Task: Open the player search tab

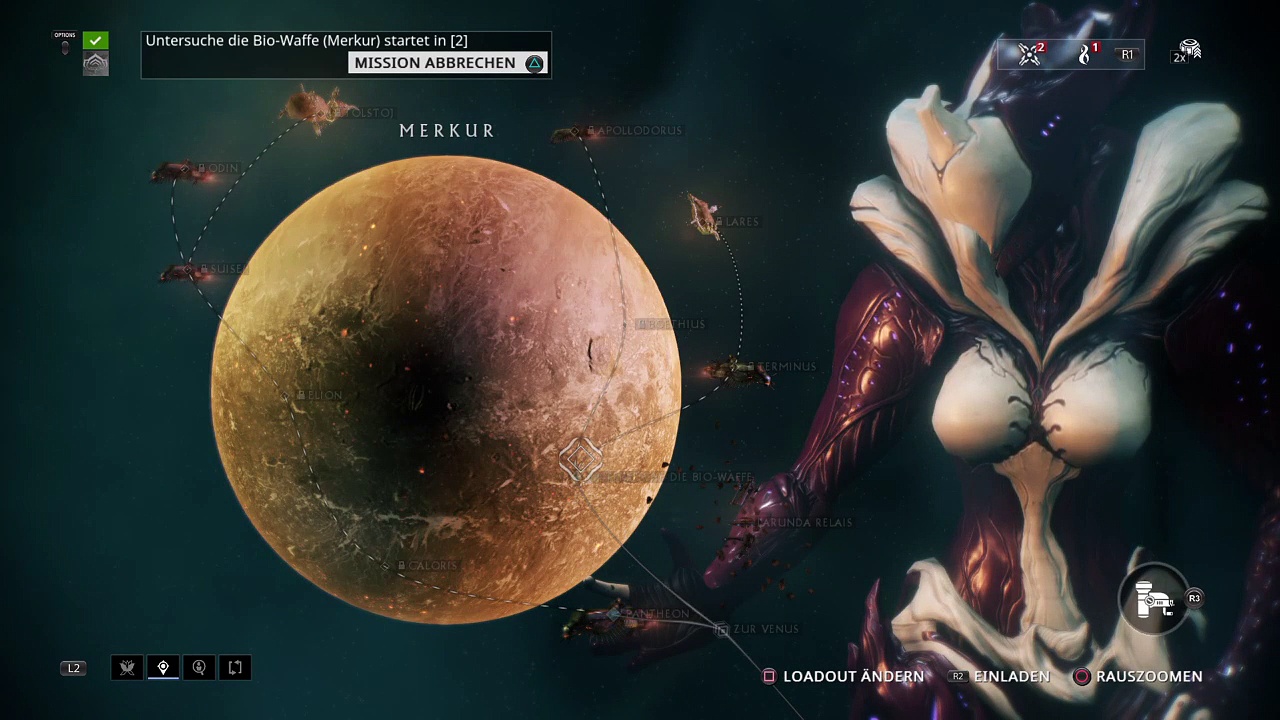Action: point(199,668)
